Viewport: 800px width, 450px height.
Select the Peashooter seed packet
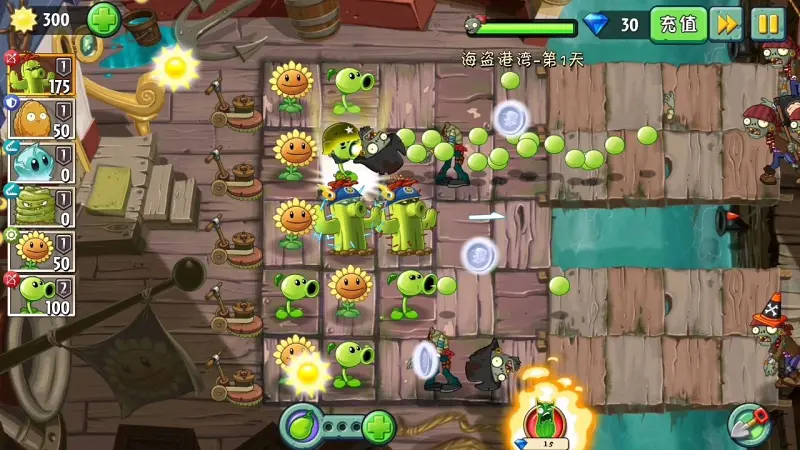point(40,295)
